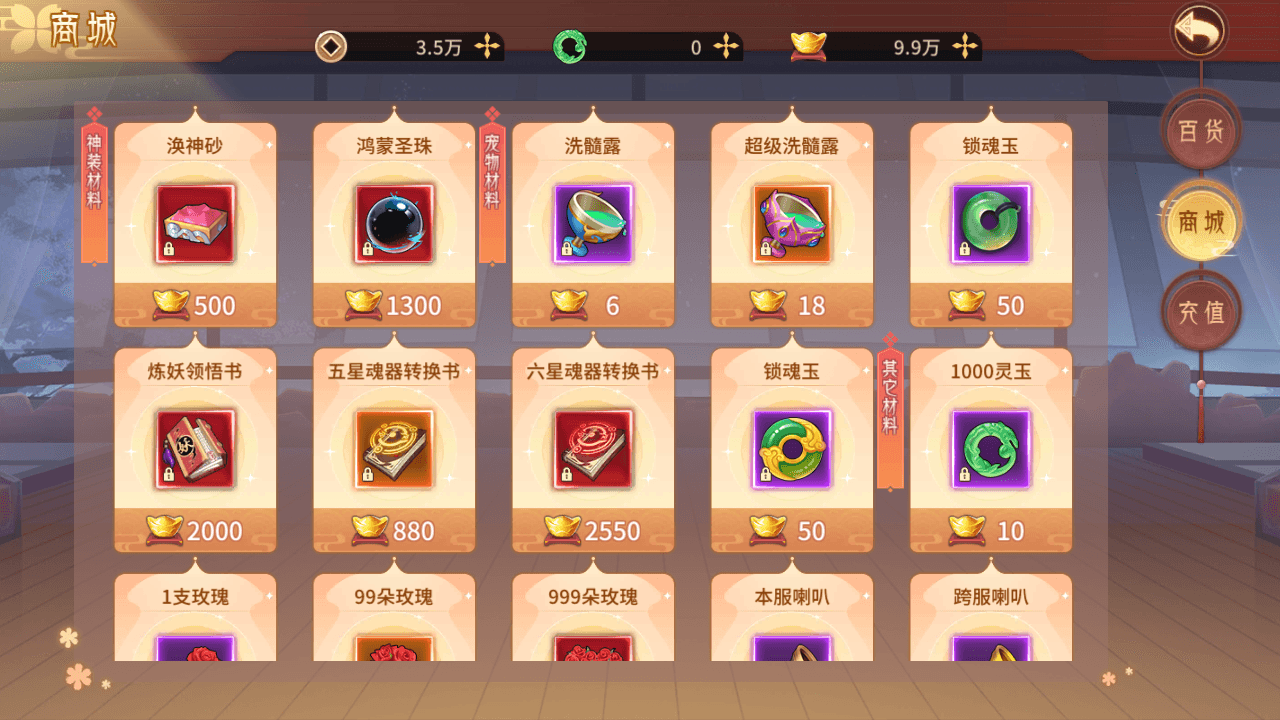Screen dimensions: 1280x720
Task: Select the 鸿蒙圣珠 black pearl icon
Action: (x=393, y=223)
